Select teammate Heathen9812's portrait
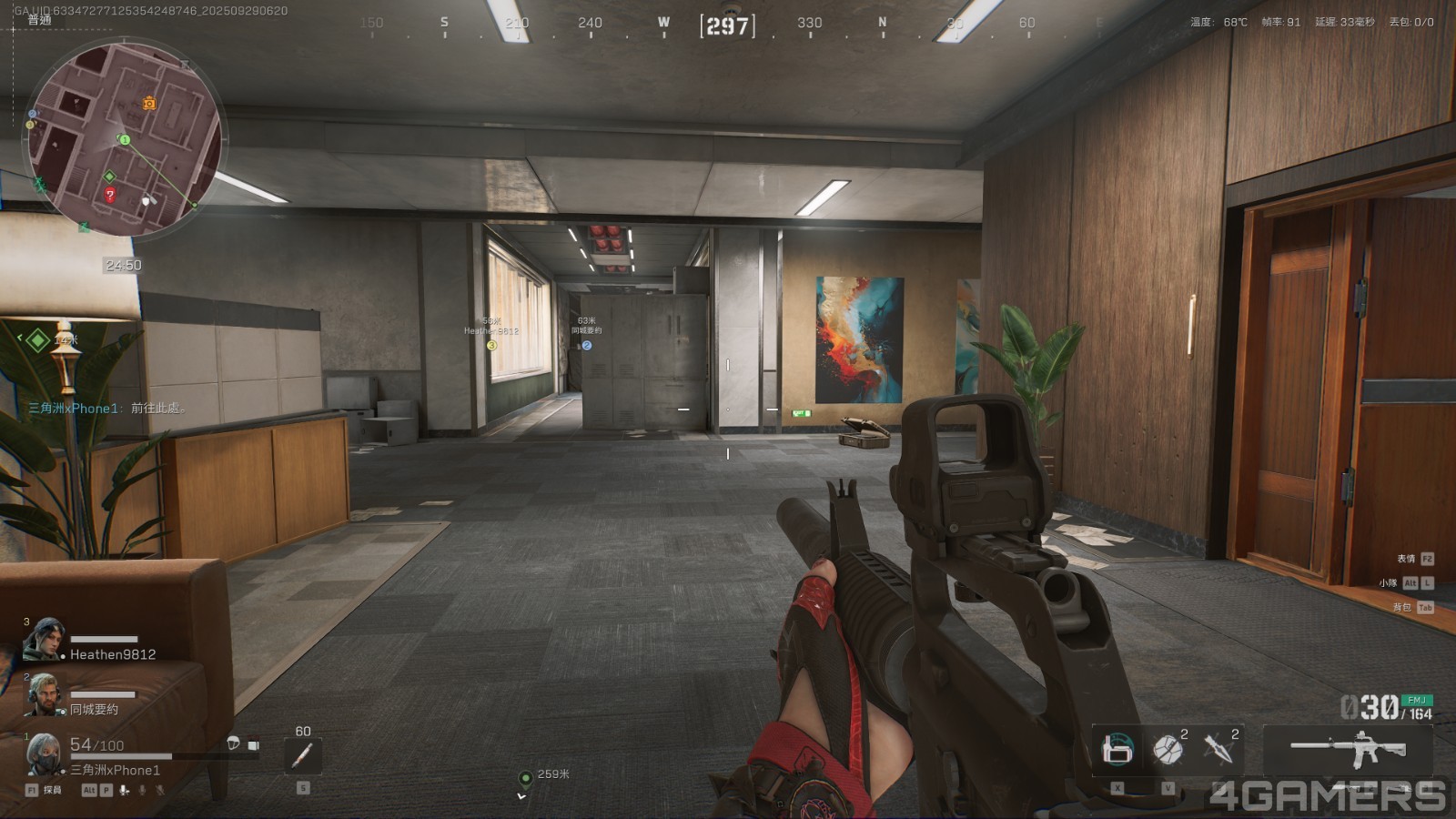The height and width of the screenshot is (819, 1456). click(x=44, y=640)
